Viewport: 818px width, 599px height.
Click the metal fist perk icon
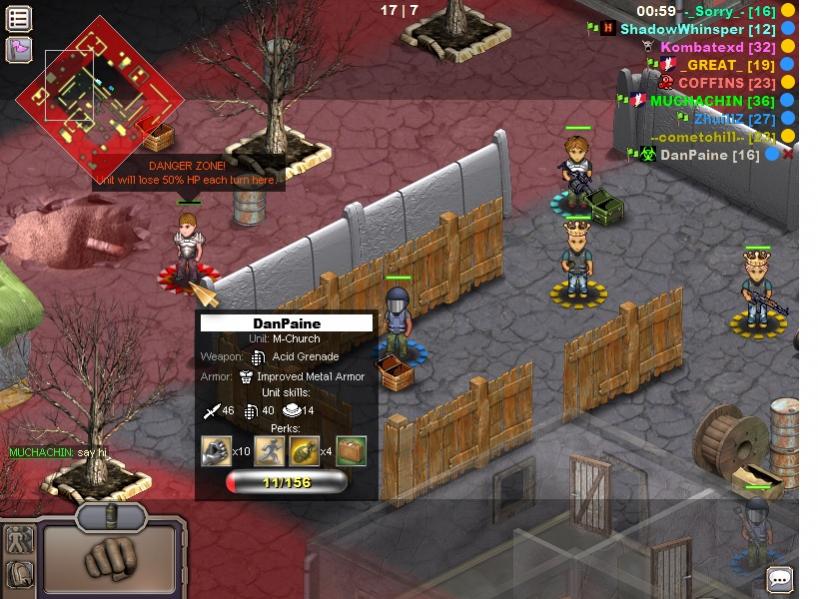(x=215, y=451)
